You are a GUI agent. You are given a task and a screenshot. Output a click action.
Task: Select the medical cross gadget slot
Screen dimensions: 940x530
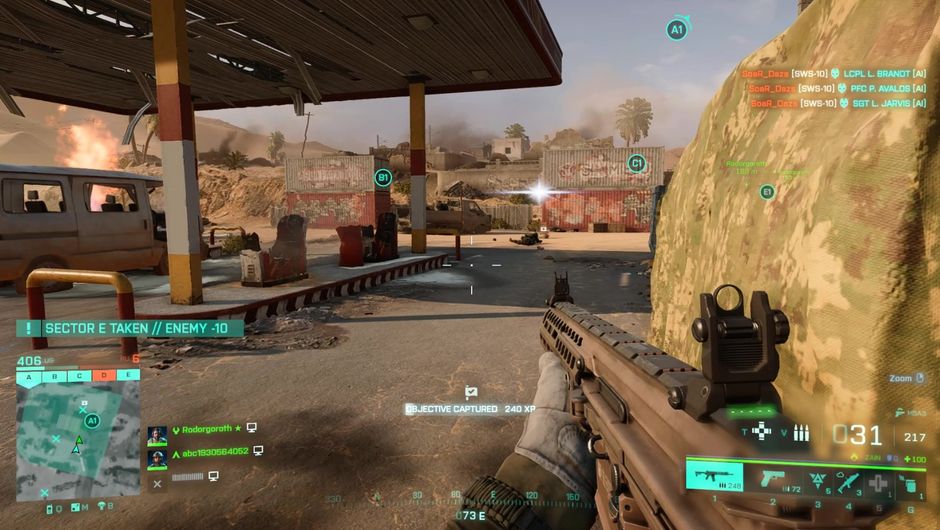pos(878,482)
